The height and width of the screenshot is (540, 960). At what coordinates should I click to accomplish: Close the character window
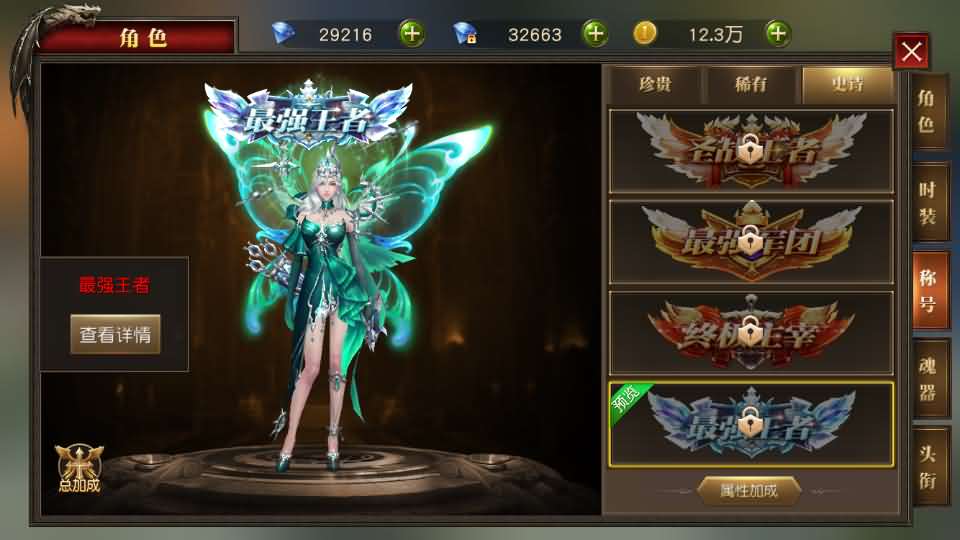[911, 51]
